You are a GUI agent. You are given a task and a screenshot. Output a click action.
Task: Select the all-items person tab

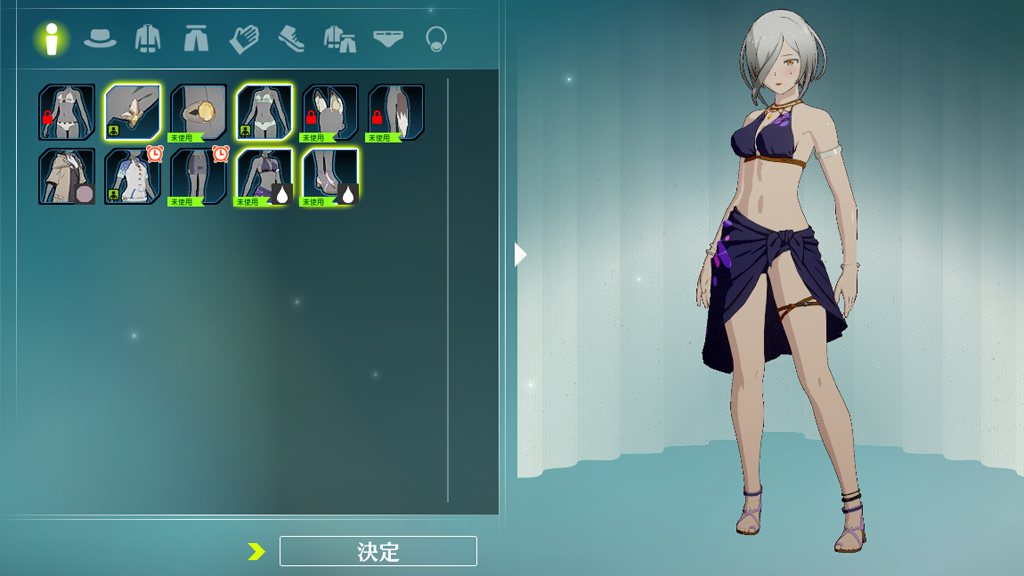coord(51,39)
